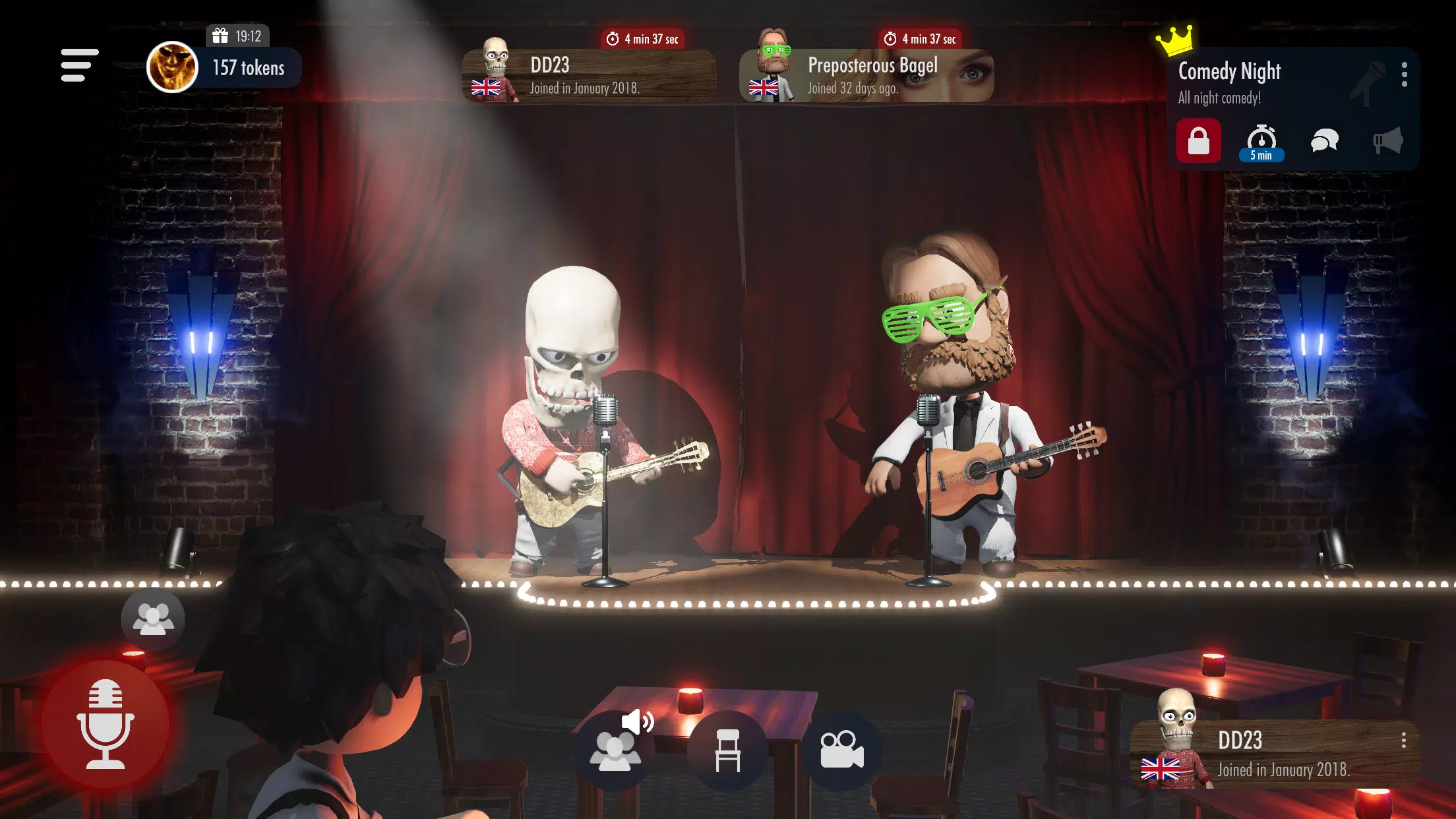This screenshot has width=1456, height=819.
Task: Open the hamburger menu
Action: [78, 65]
